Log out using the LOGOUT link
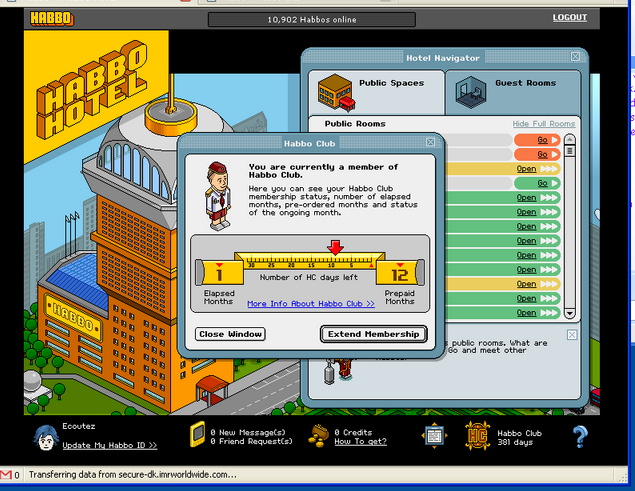This screenshot has width=635, height=491. [570, 18]
